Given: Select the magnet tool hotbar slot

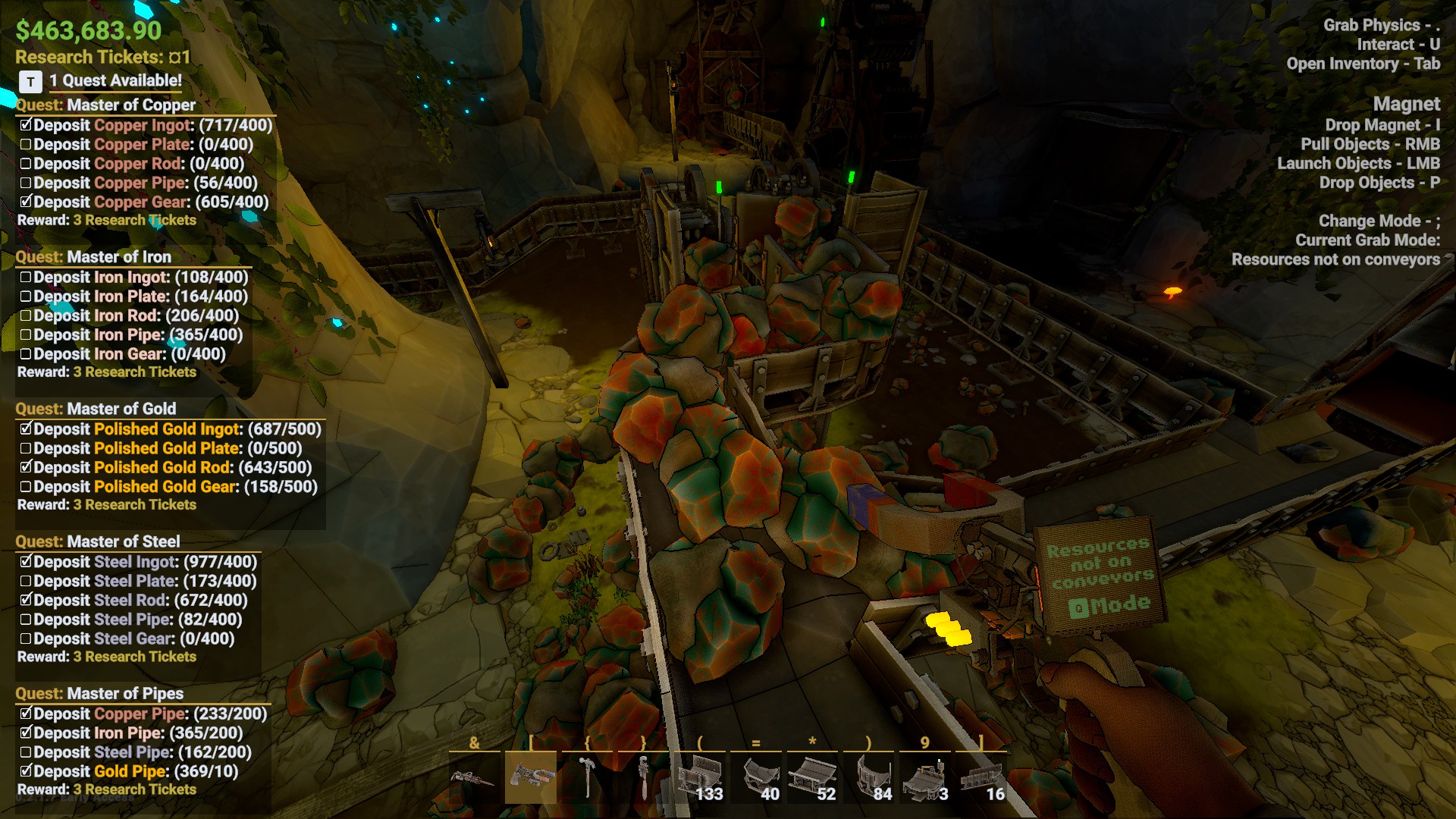Looking at the screenshot, I should click(531, 778).
